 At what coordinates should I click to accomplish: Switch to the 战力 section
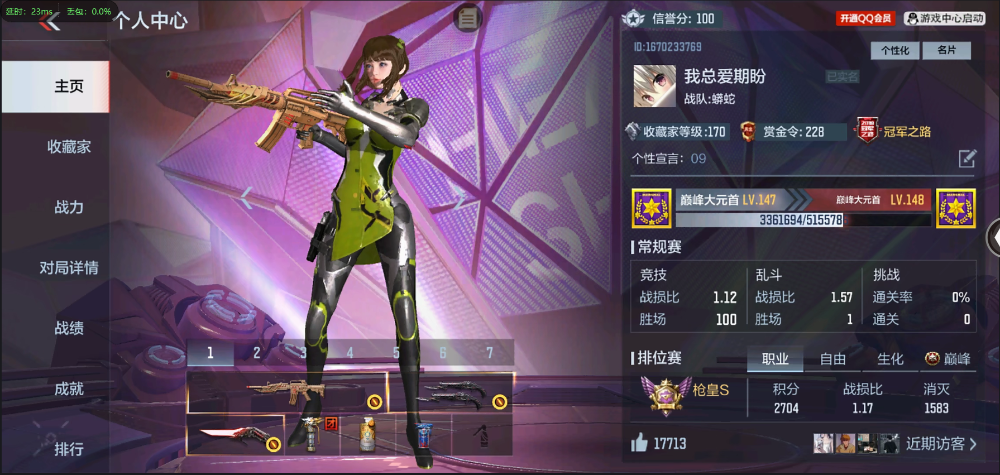pyautogui.click(x=69, y=207)
